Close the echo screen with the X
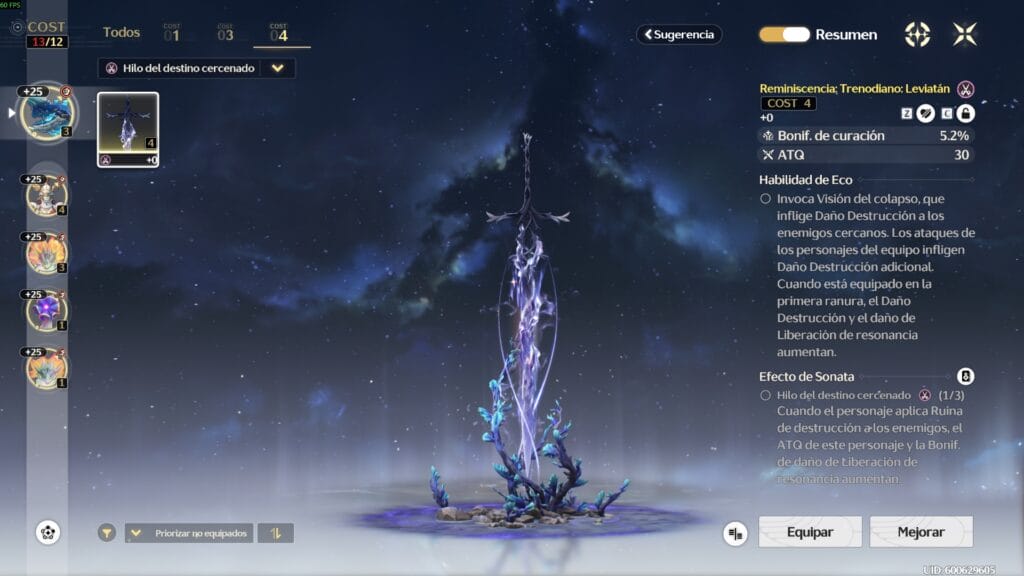This screenshot has height=576, width=1024. [x=965, y=34]
